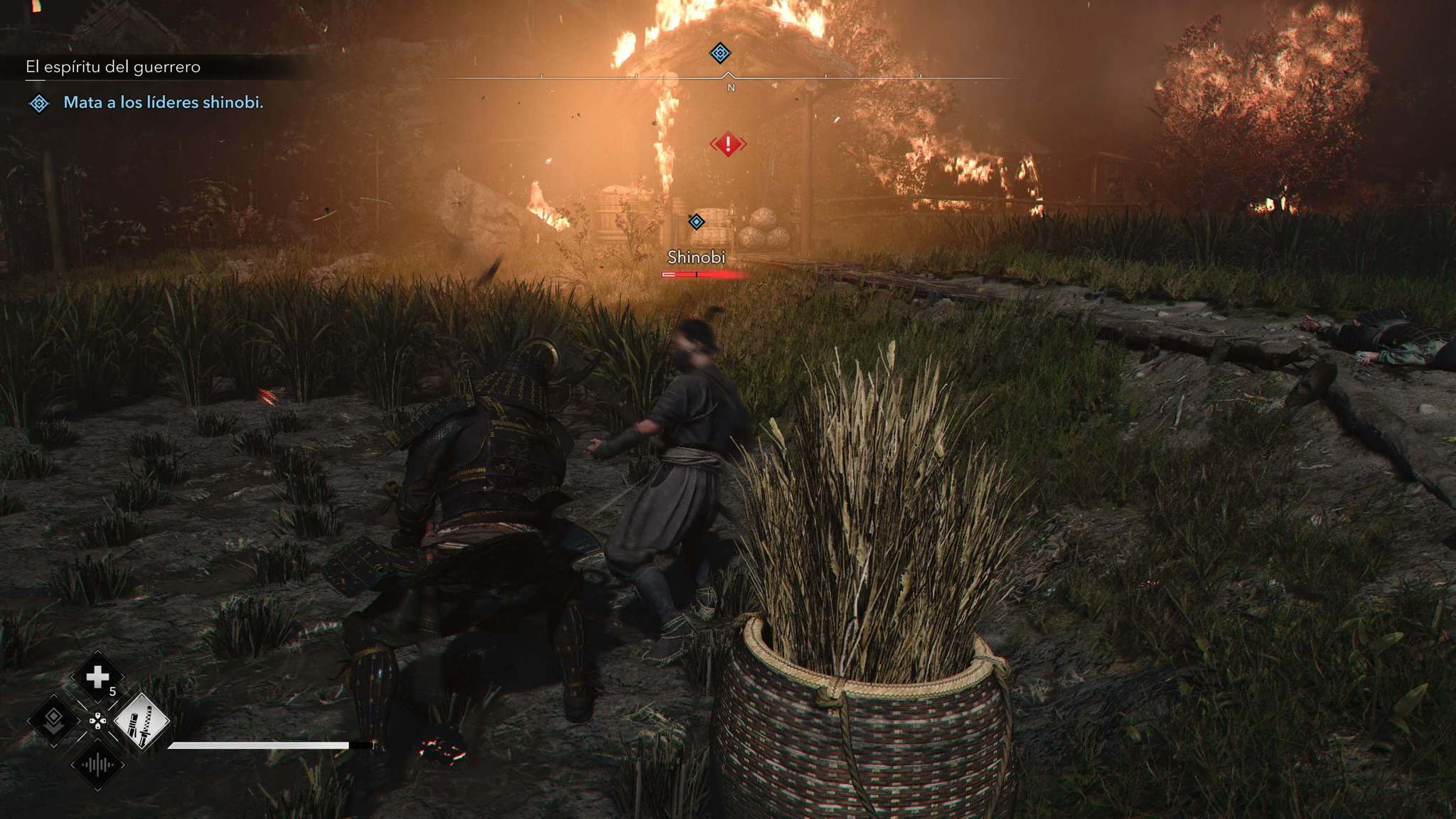Viewport: 1456px width, 819px height.
Task: Use the healing plus icon
Action: tap(97, 678)
